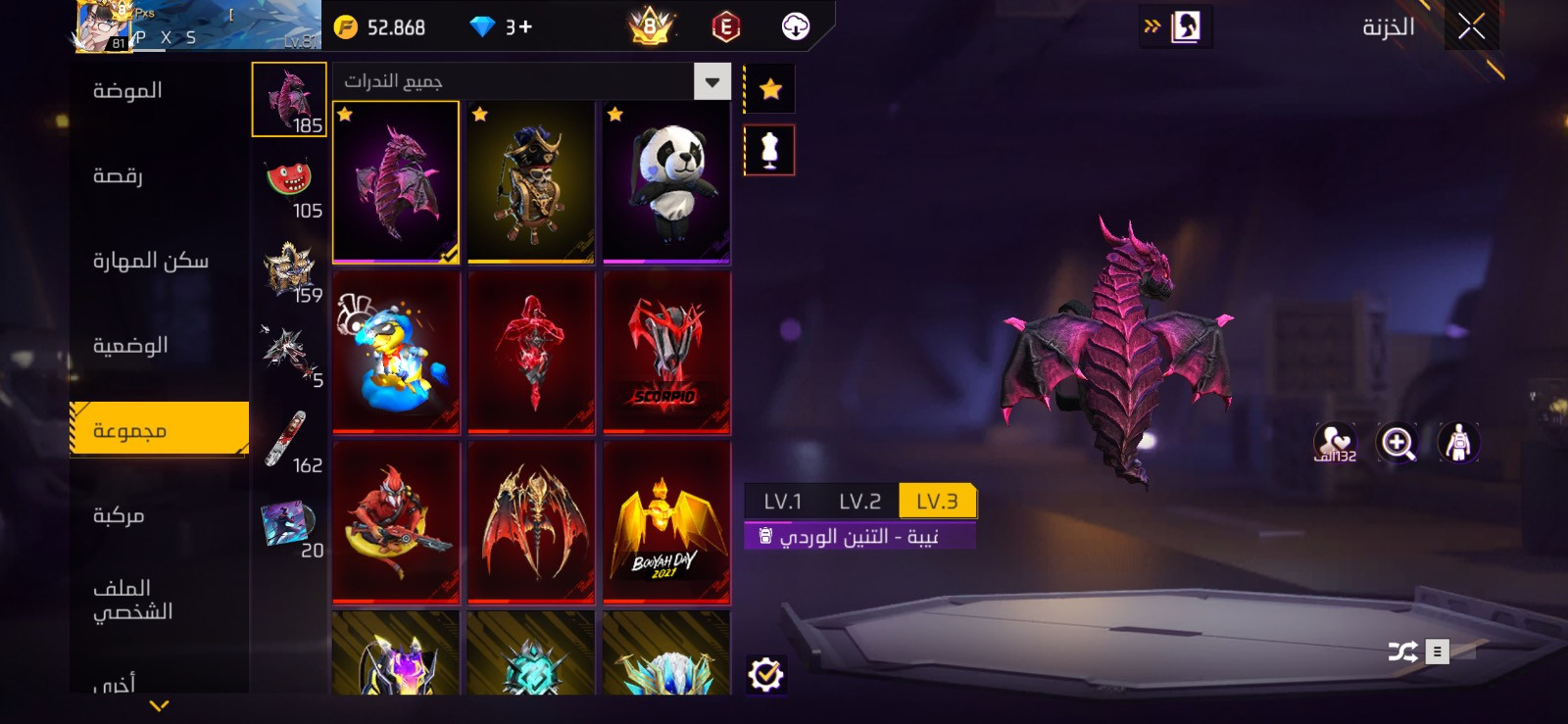Screen dimensions: 1568x724
Task: Pick the Scorpio backpack tile
Action: click(x=666, y=352)
